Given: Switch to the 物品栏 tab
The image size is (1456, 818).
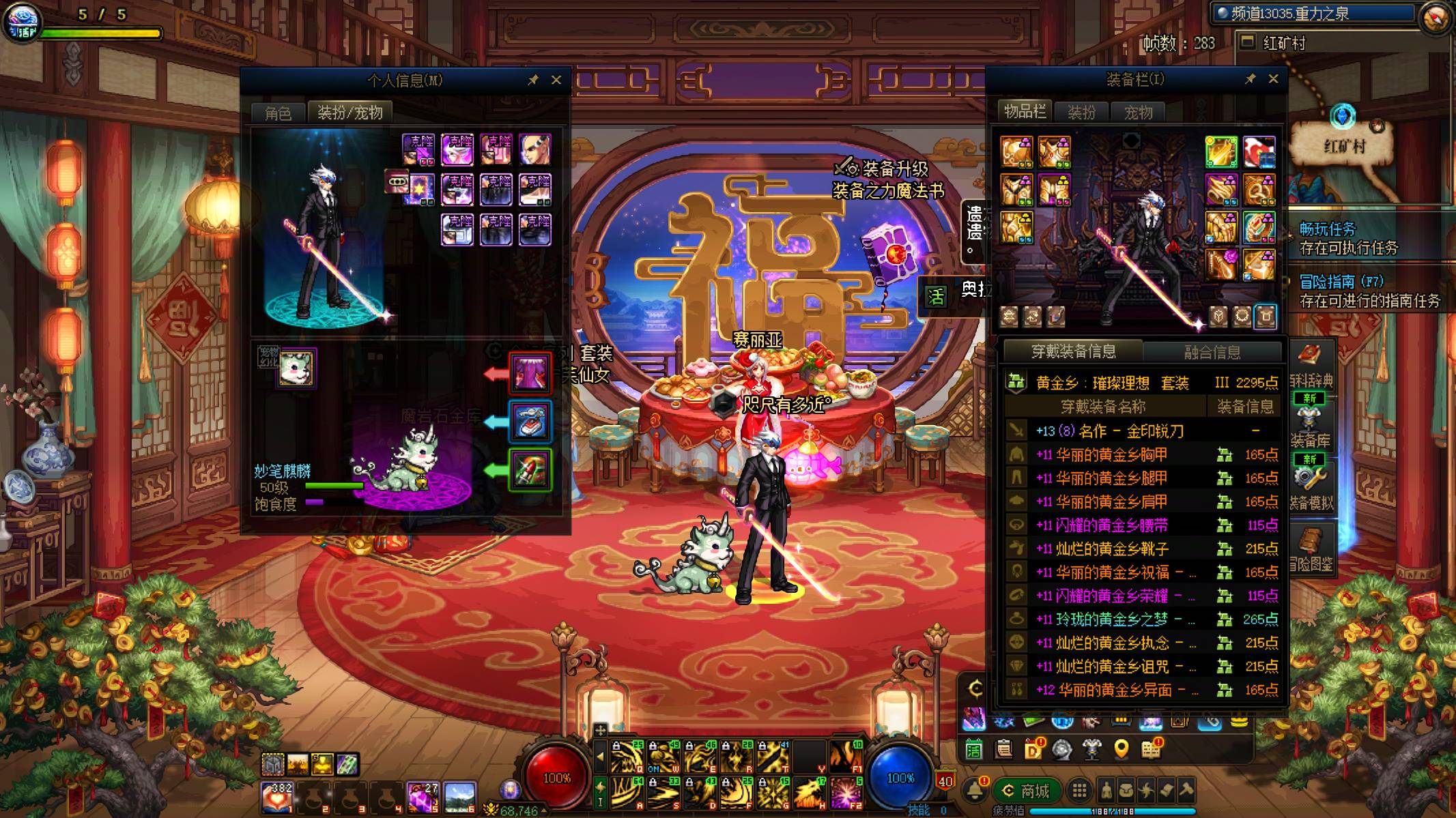Looking at the screenshot, I should coord(1025,112).
